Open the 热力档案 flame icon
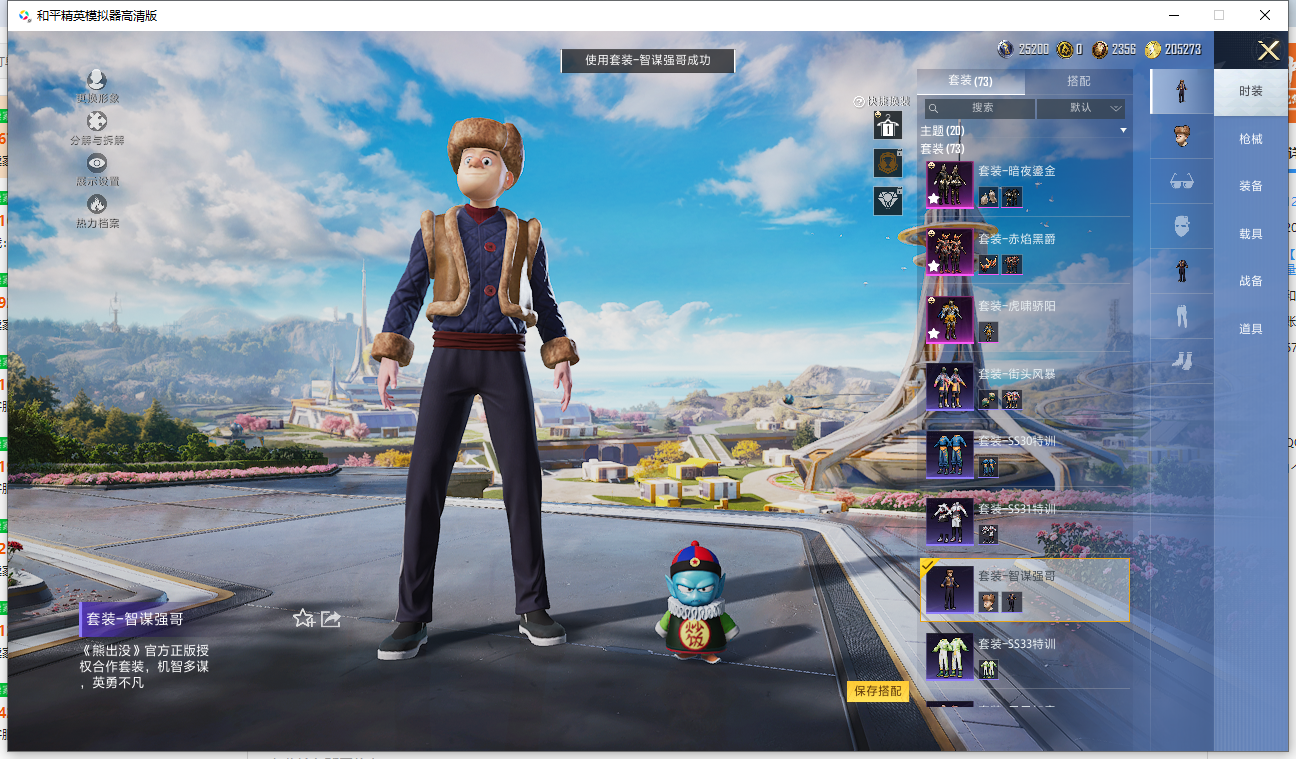 [x=97, y=209]
